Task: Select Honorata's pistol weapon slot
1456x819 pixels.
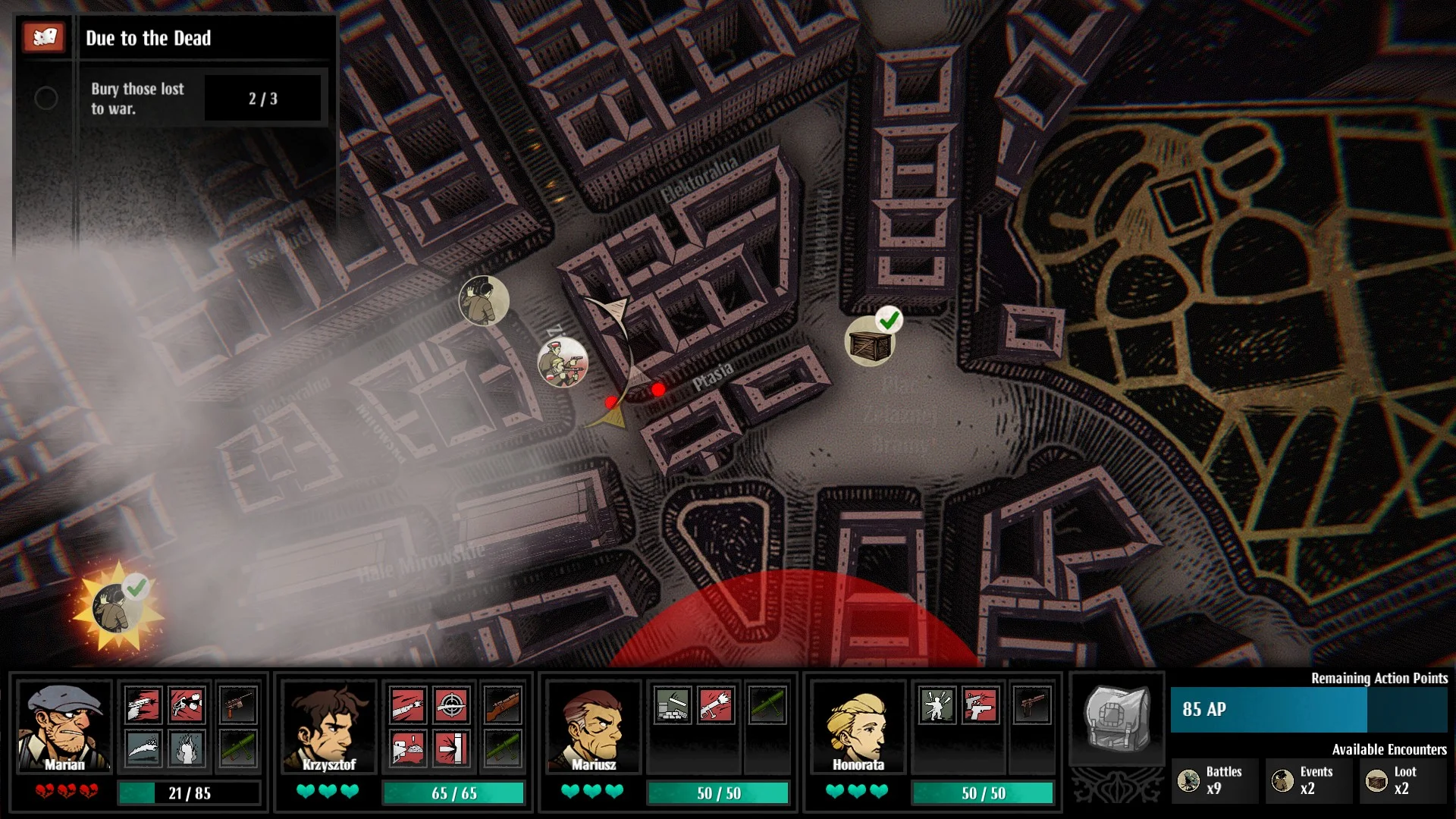Action: (x=1032, y=705)
